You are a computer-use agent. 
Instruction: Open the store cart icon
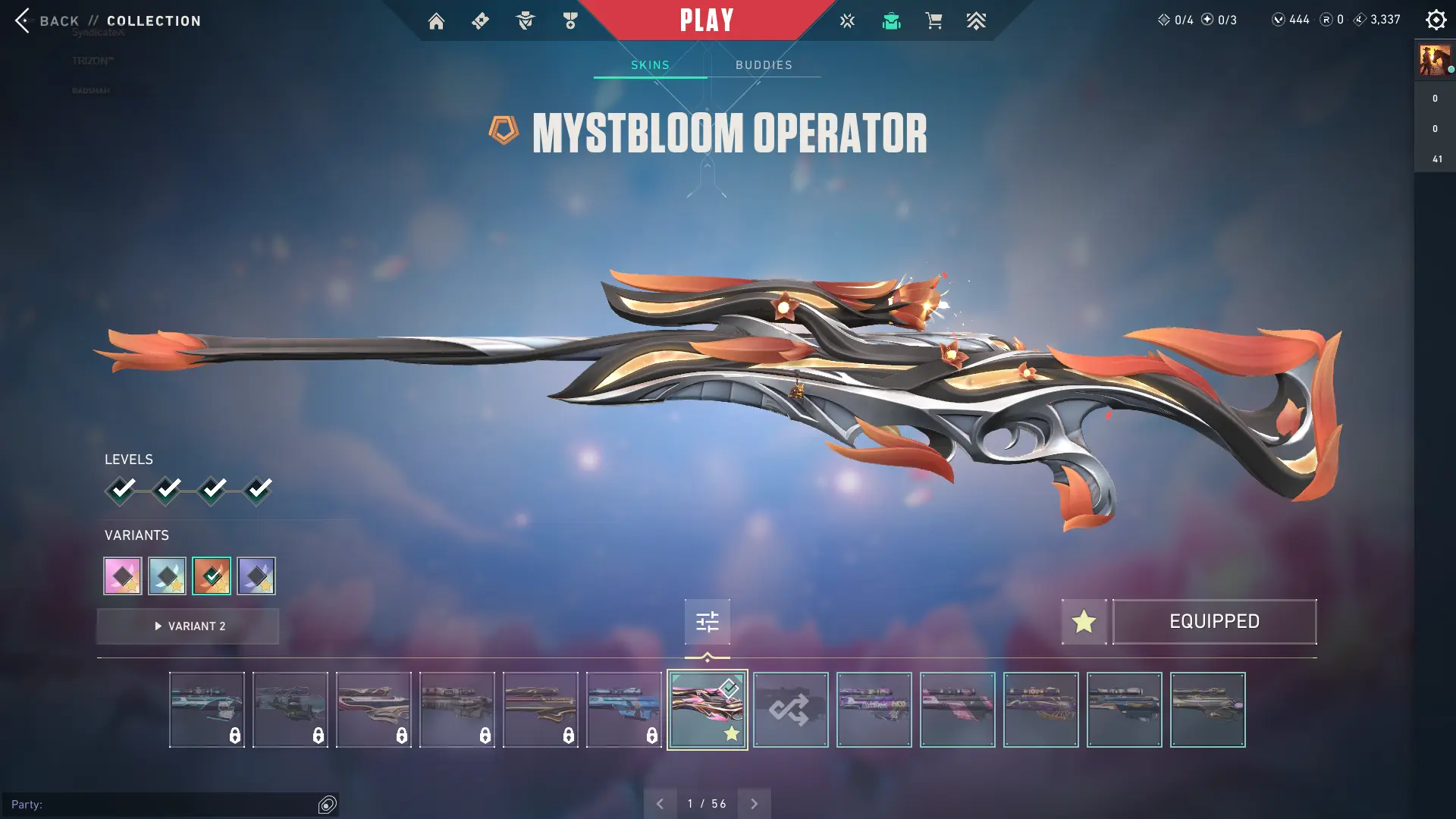(x=934, y=21)
